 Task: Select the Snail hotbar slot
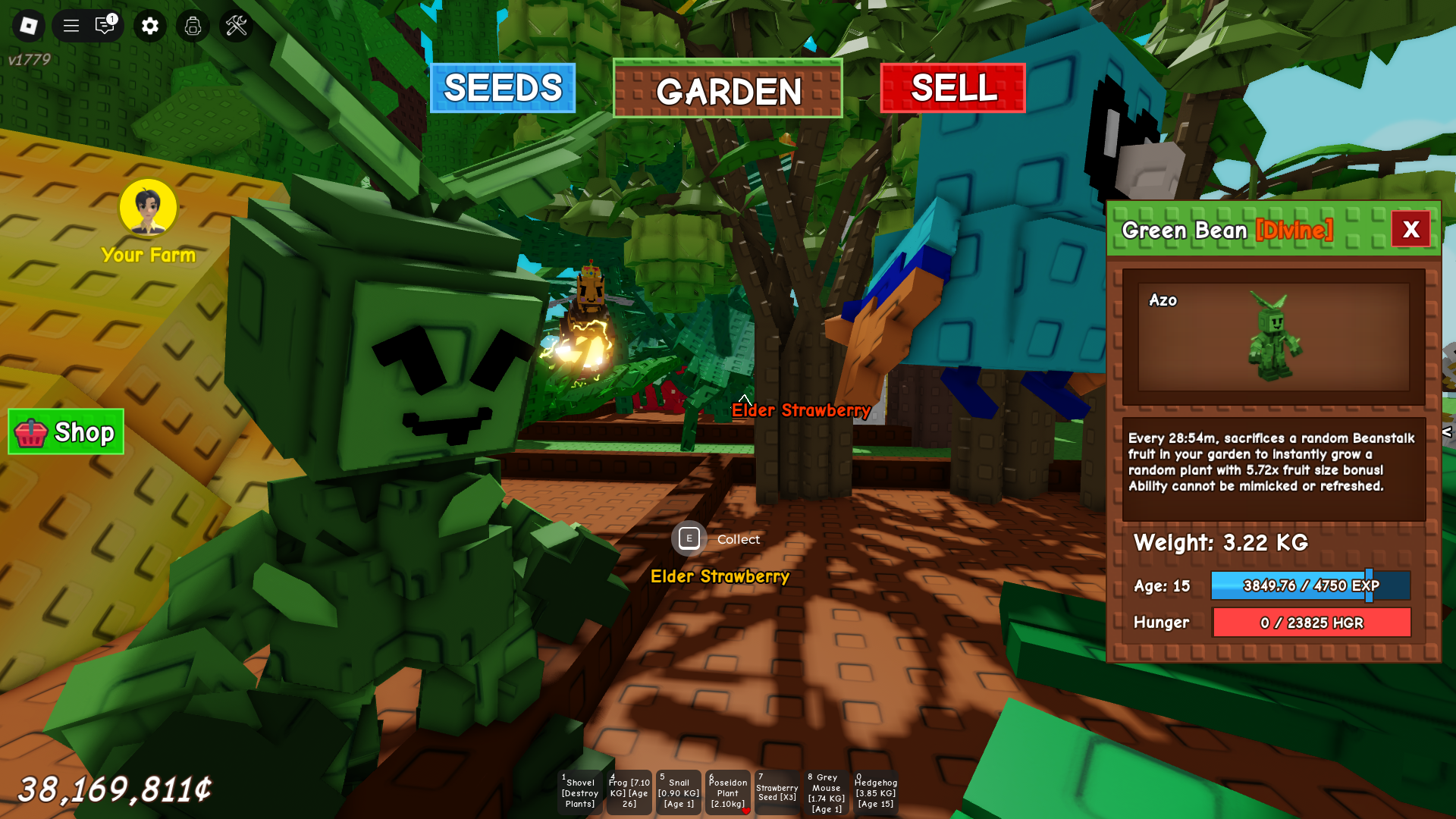(x=679, y=792)
